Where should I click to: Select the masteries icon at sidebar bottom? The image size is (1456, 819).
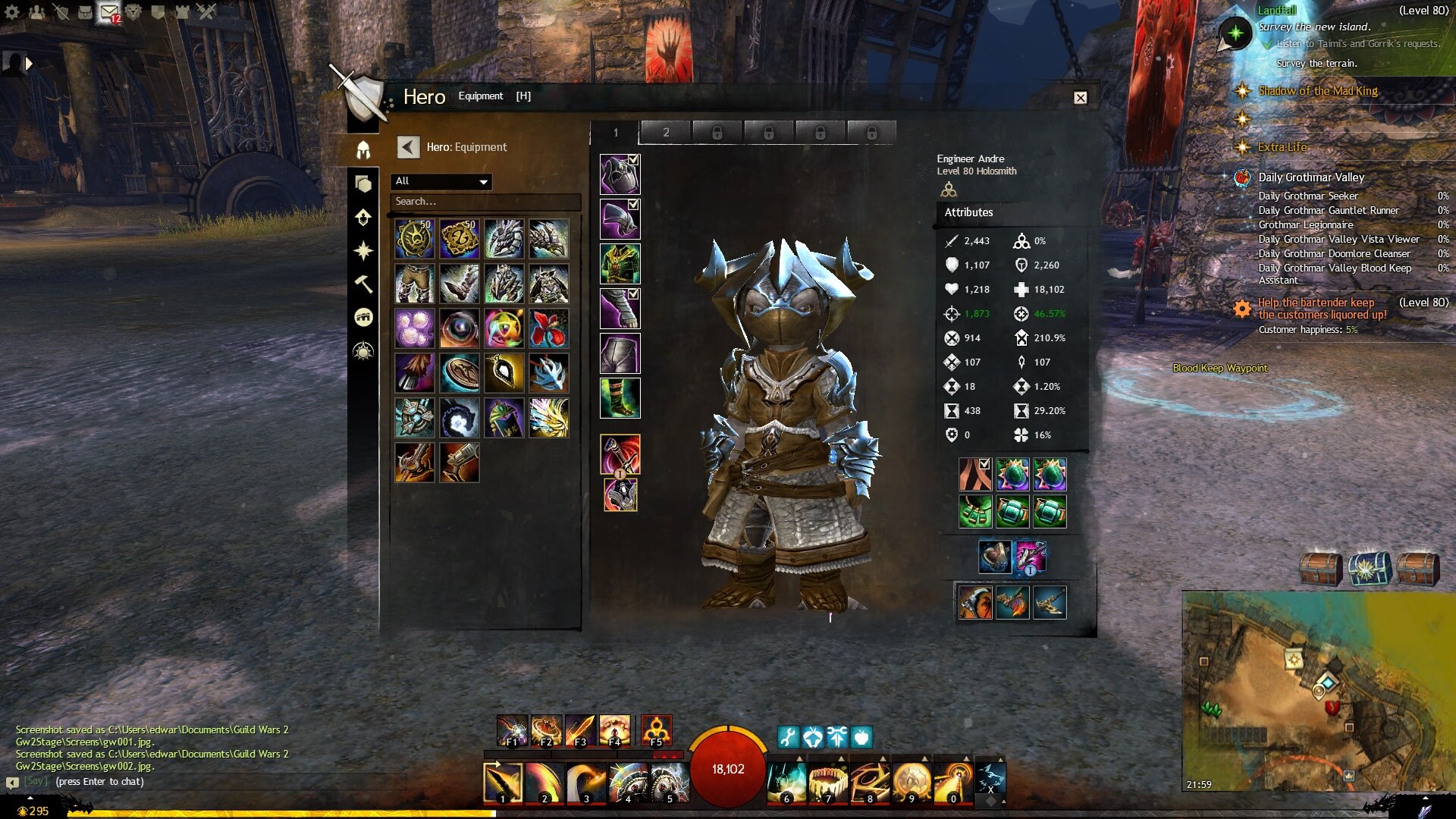[x=364, y=350]
